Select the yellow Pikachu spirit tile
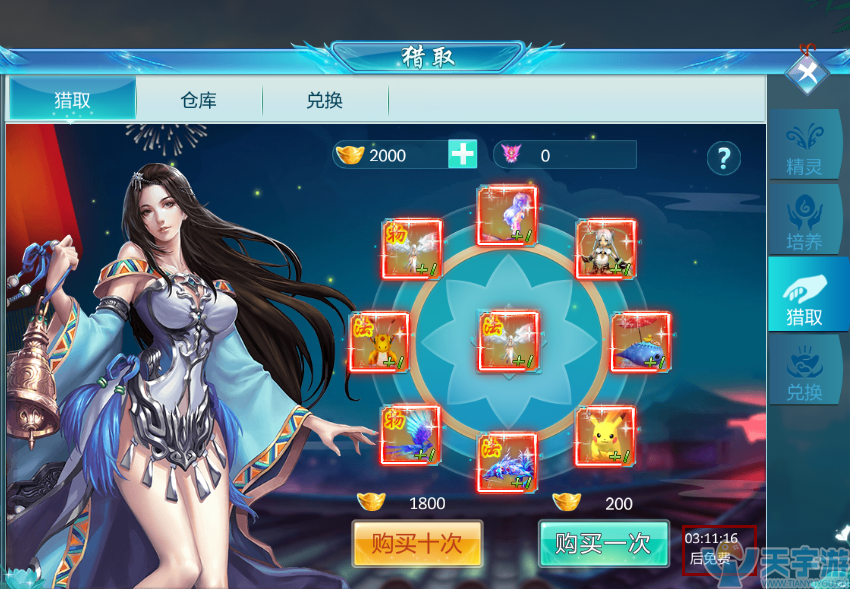850x589 pixels. (x=604, y=436)
